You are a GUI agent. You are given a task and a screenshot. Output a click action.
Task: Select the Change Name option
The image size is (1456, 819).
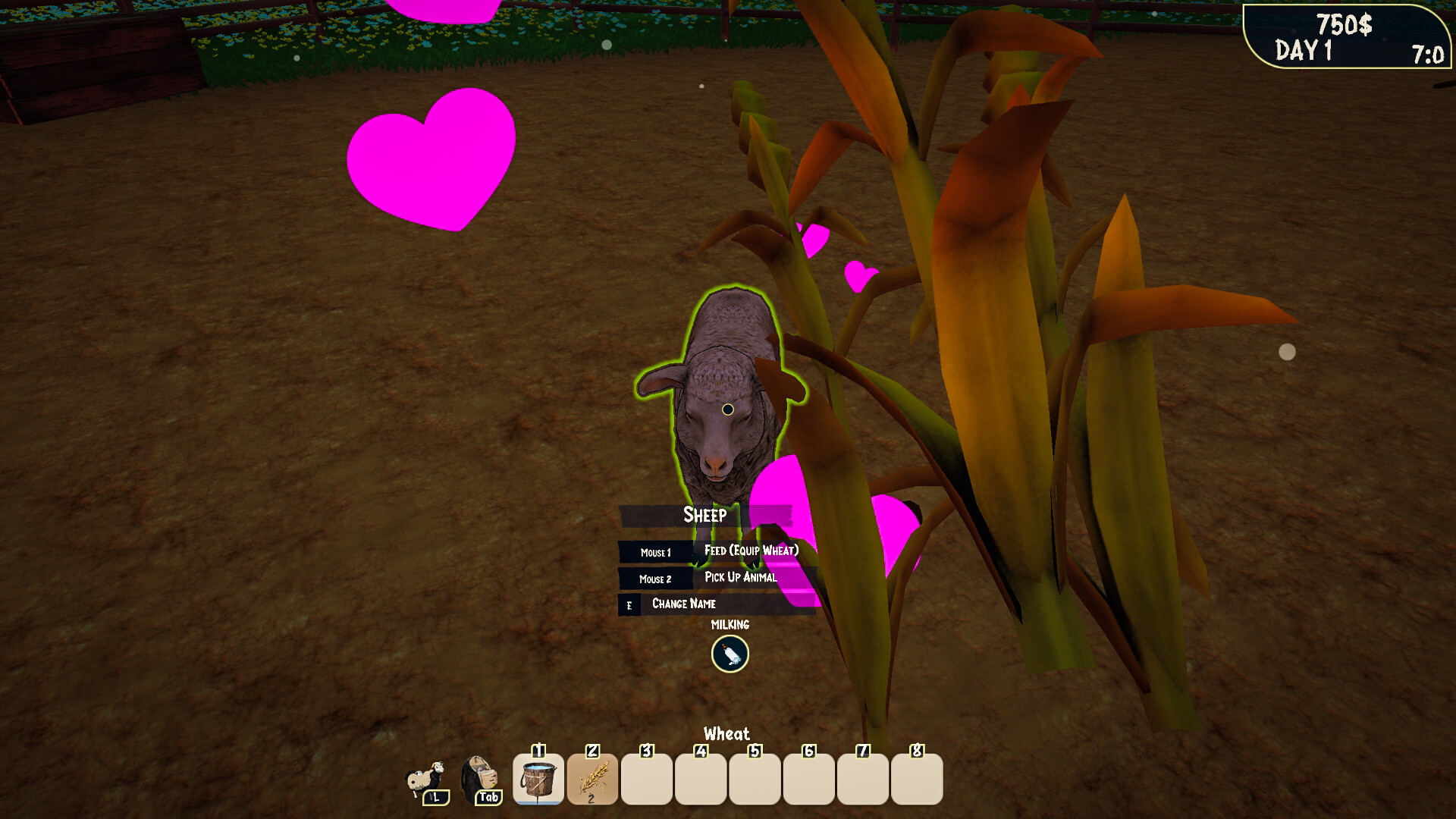[682, 604]
